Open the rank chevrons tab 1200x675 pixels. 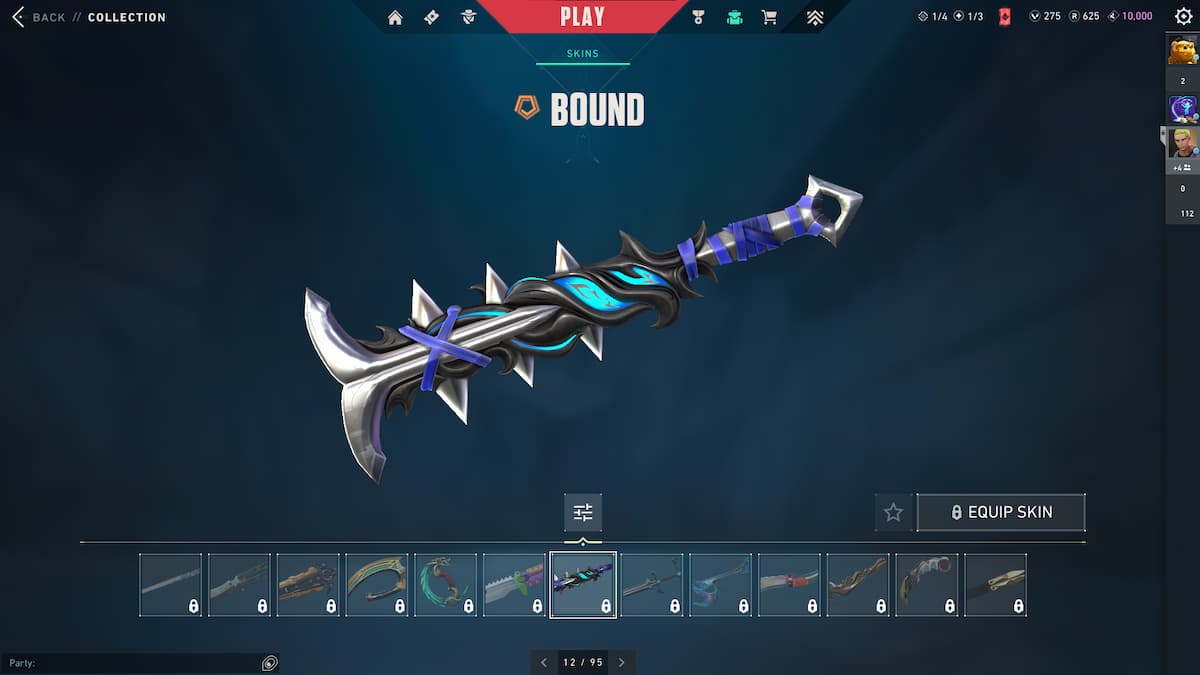point(815,17)
